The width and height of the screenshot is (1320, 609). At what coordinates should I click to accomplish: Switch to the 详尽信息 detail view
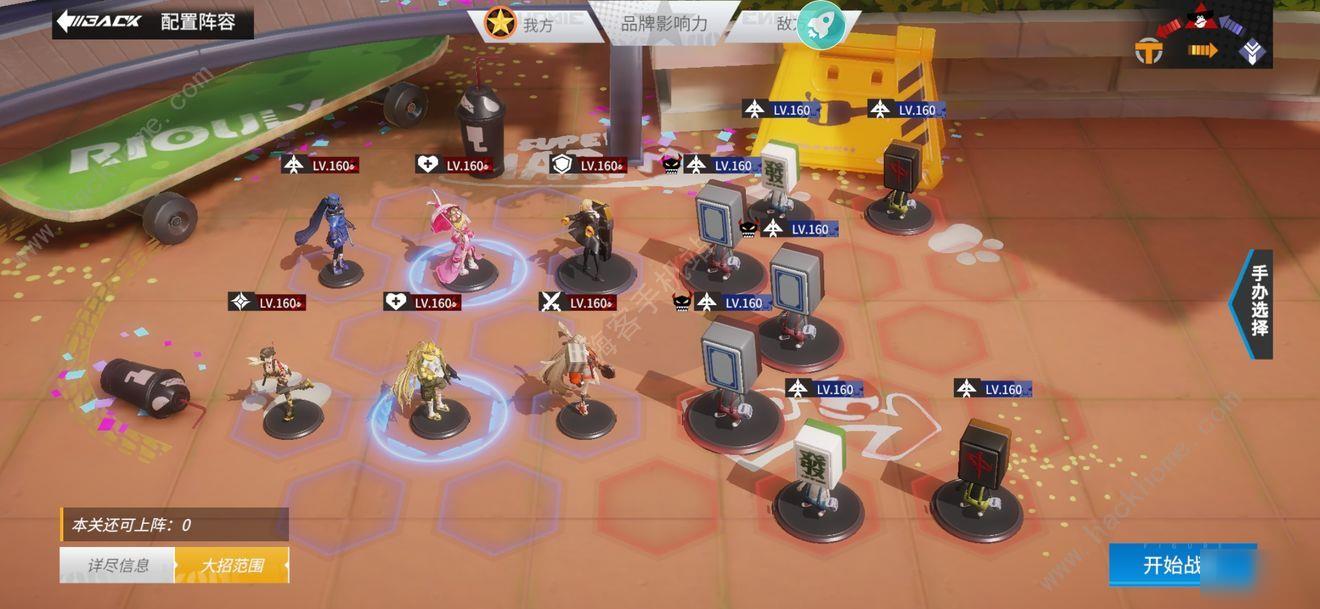click(x=118, y=565)
